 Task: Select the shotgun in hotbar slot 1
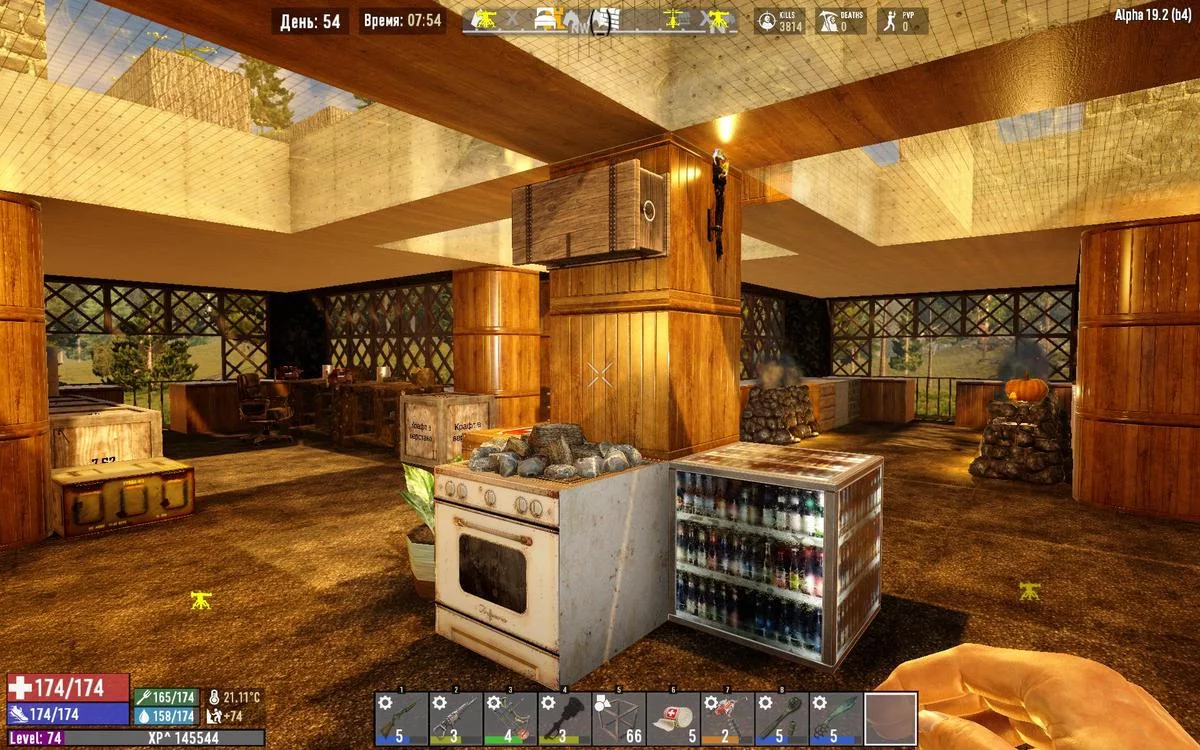click(x=402, y=718)
